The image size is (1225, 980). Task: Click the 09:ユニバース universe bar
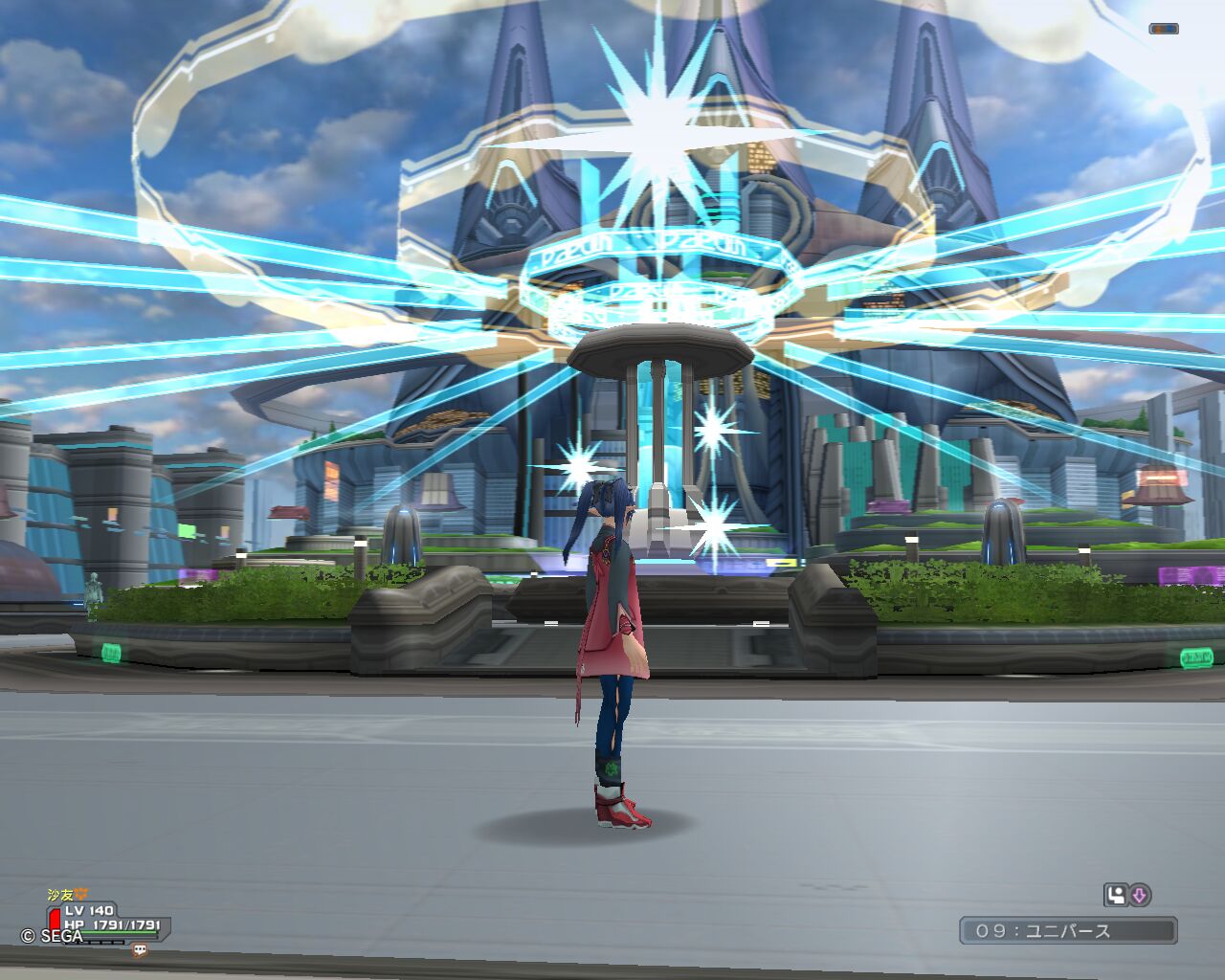pyautogui.click(x=1068, y=930)
